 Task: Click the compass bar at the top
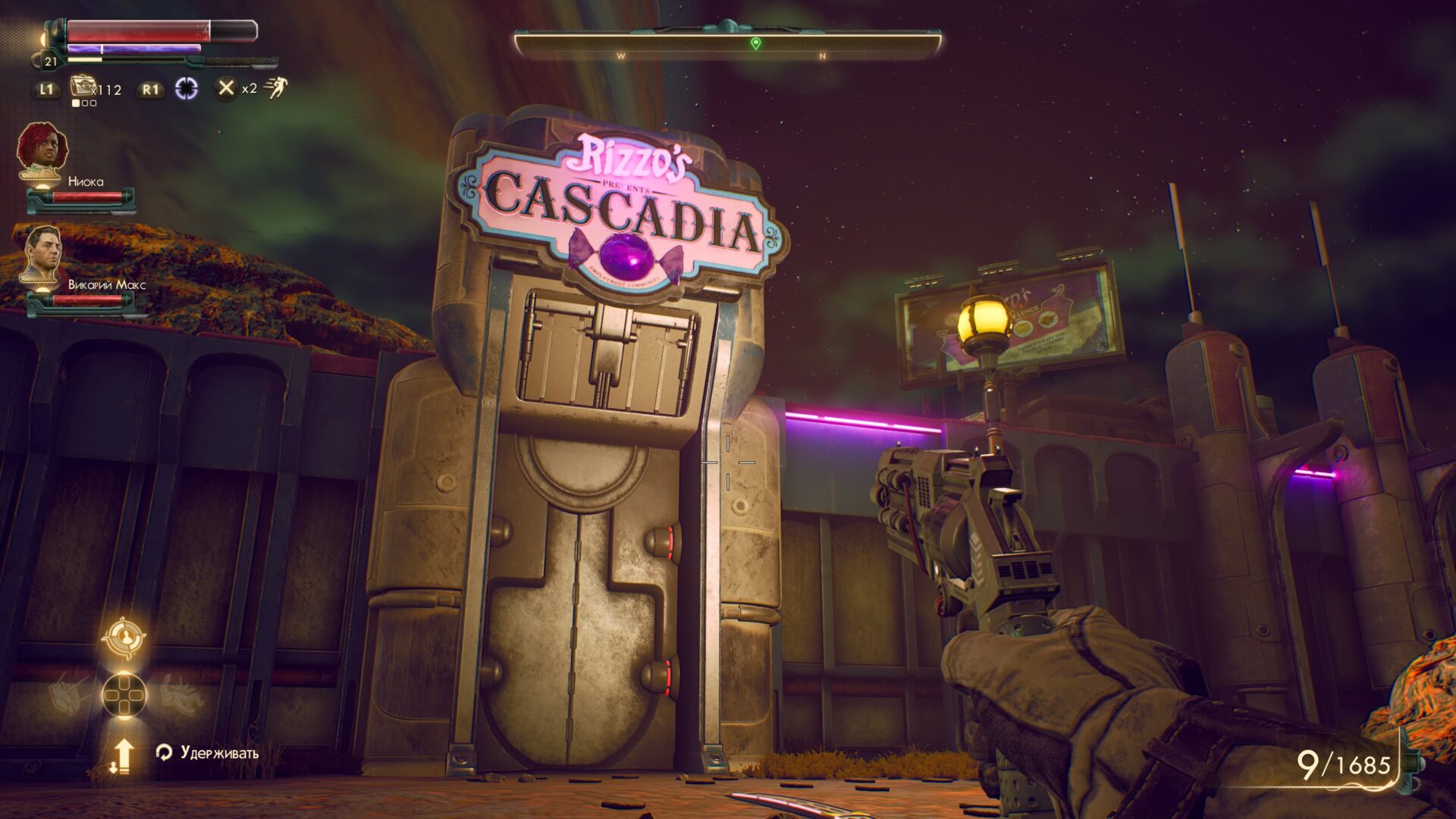[727, 45]
